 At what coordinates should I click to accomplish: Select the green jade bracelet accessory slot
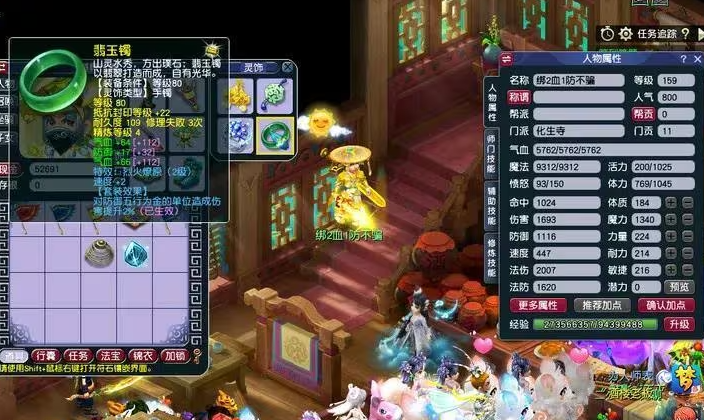click(272, 134)
